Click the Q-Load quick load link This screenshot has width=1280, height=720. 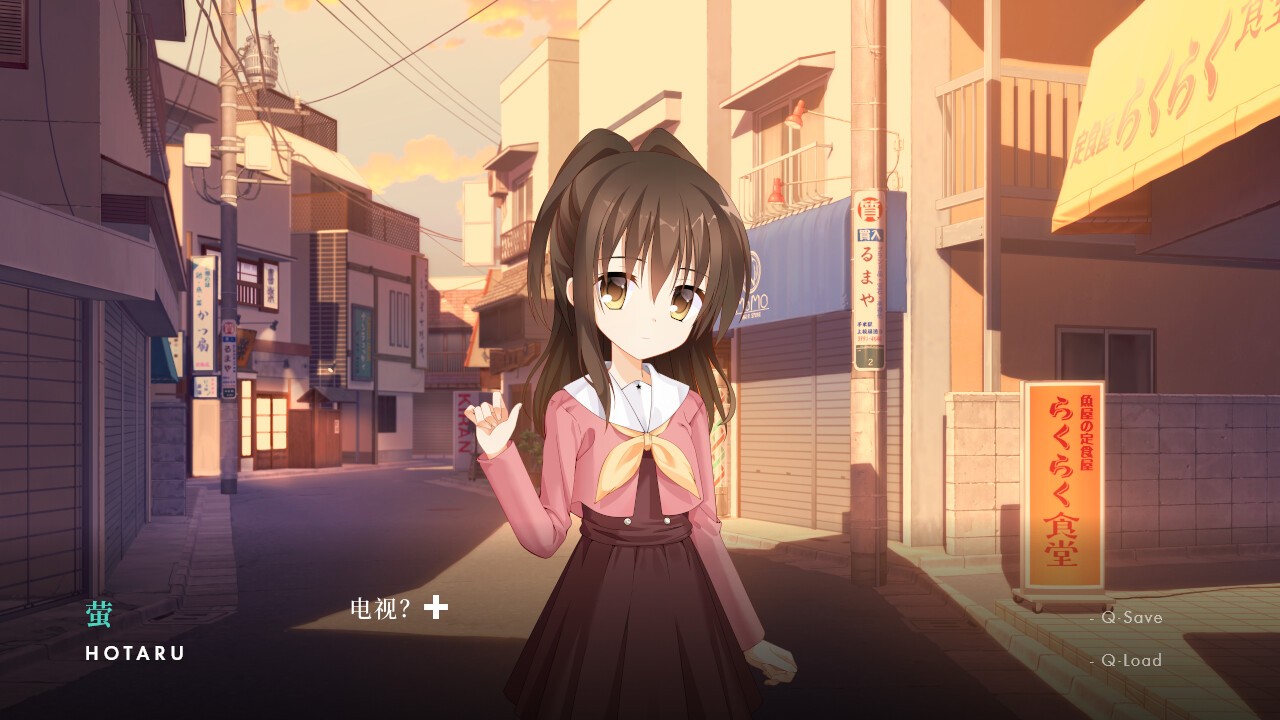point(1131,661)
